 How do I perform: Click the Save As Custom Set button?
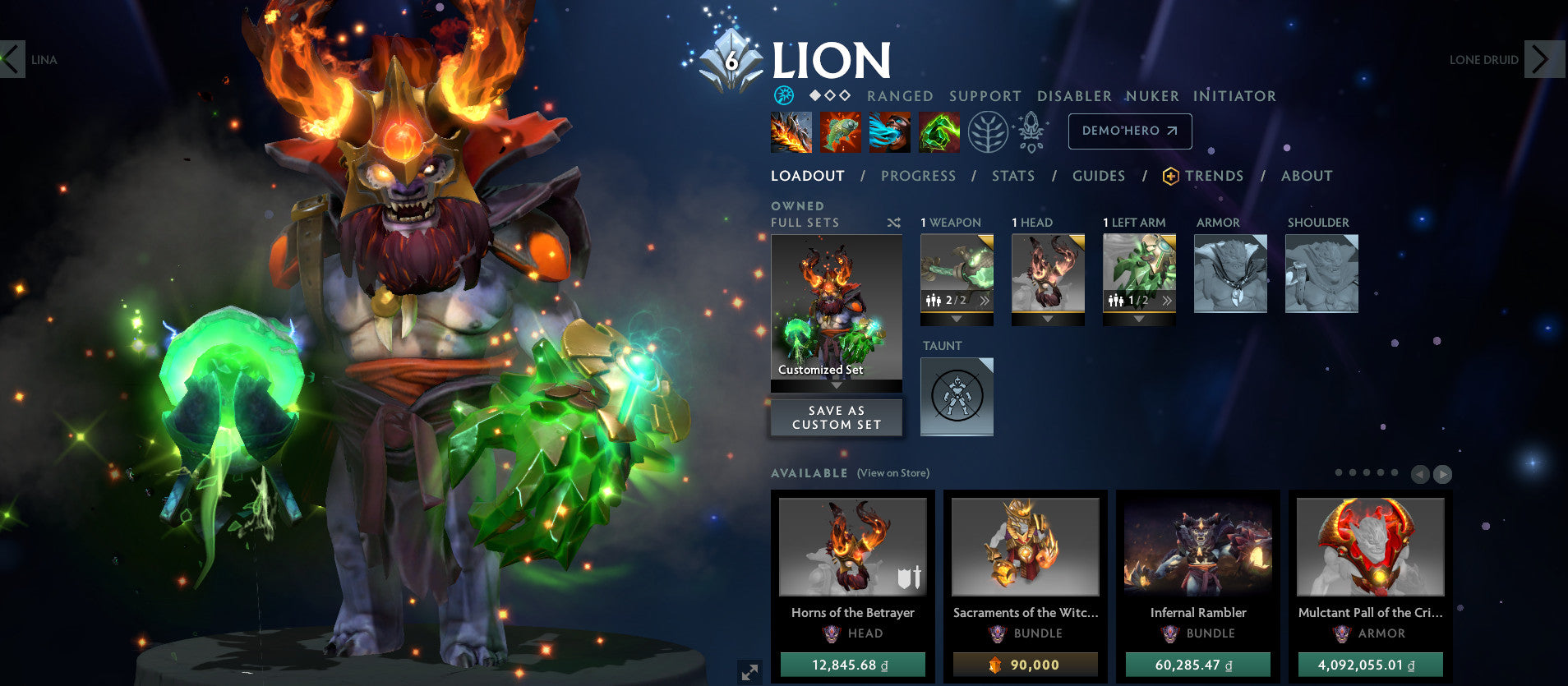click(x=836, y=417)
